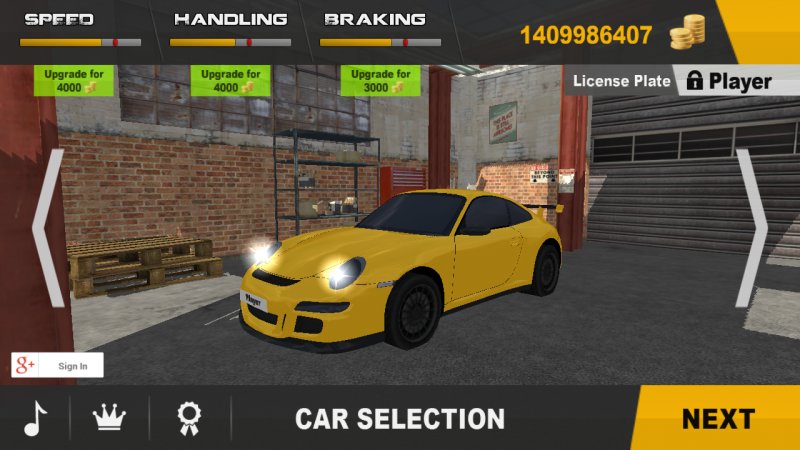The width and height of the screenshot is (800, 450).
Task: Show the previous car with left arrow
Action: tap(48, 228)
